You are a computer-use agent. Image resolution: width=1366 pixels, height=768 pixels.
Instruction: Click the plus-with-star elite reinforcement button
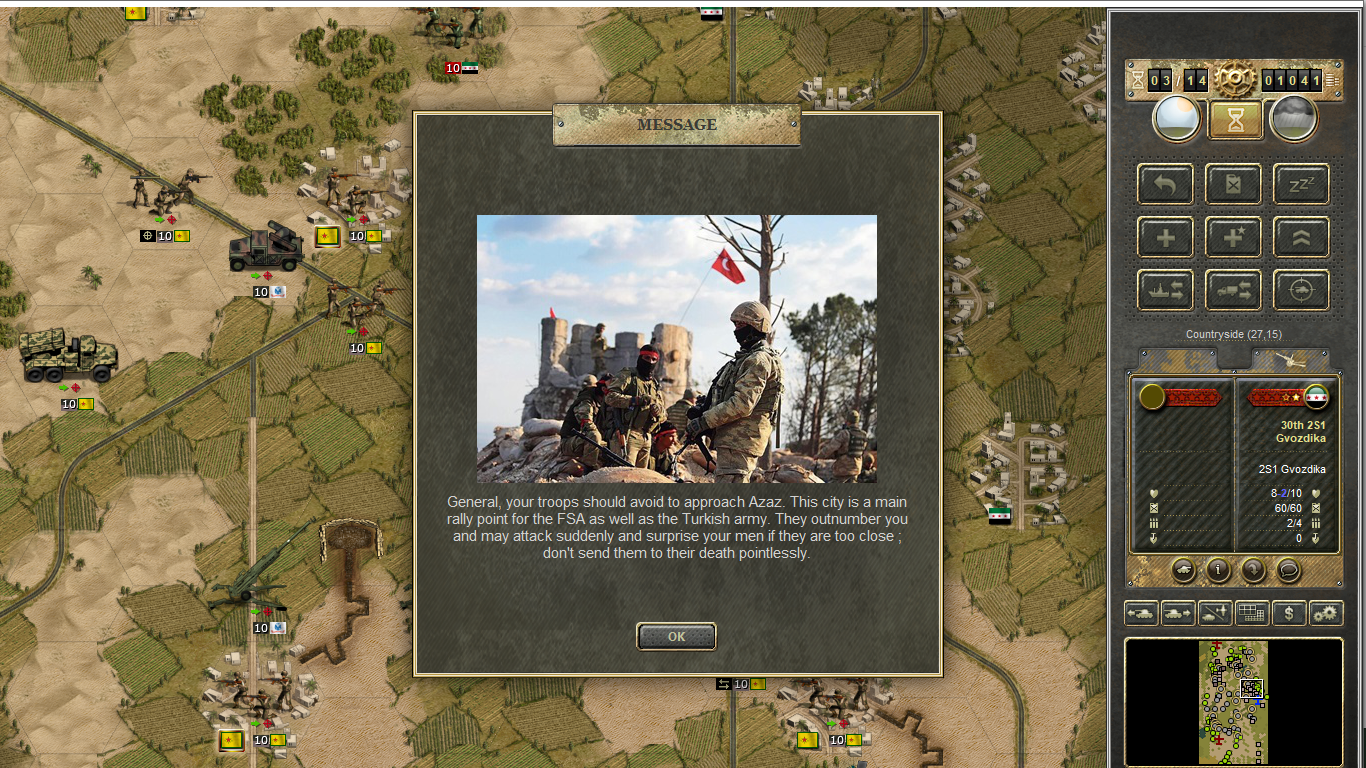coord(1233,237)
